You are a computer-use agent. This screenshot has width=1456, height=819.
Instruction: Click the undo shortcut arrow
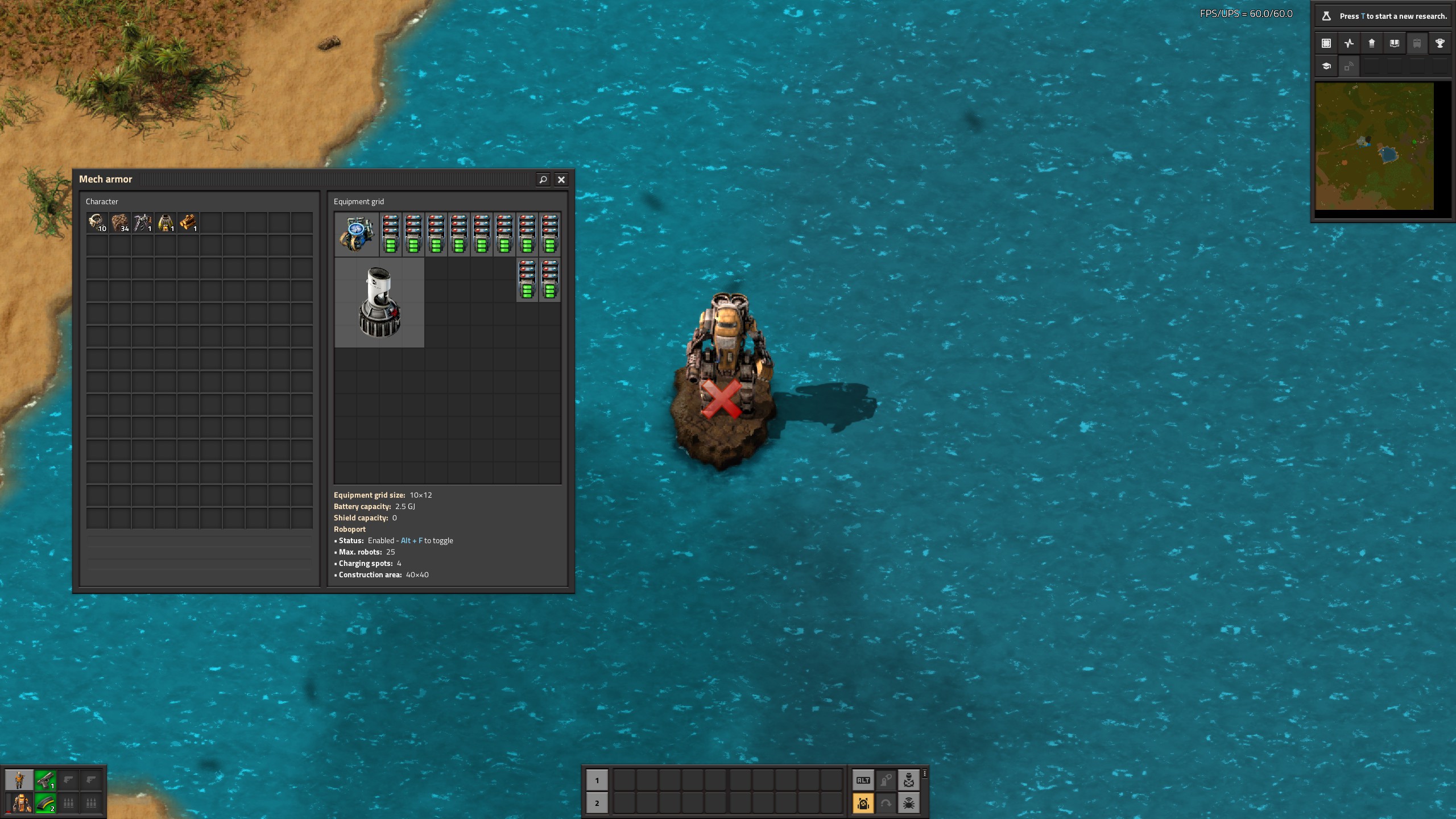(886, 803)
